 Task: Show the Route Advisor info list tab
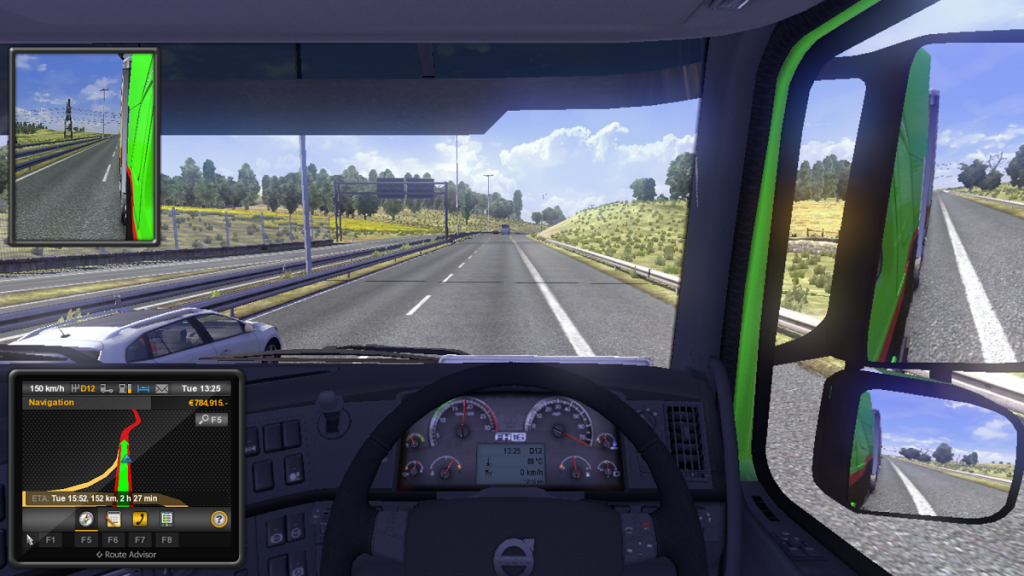tap(167, 519)
